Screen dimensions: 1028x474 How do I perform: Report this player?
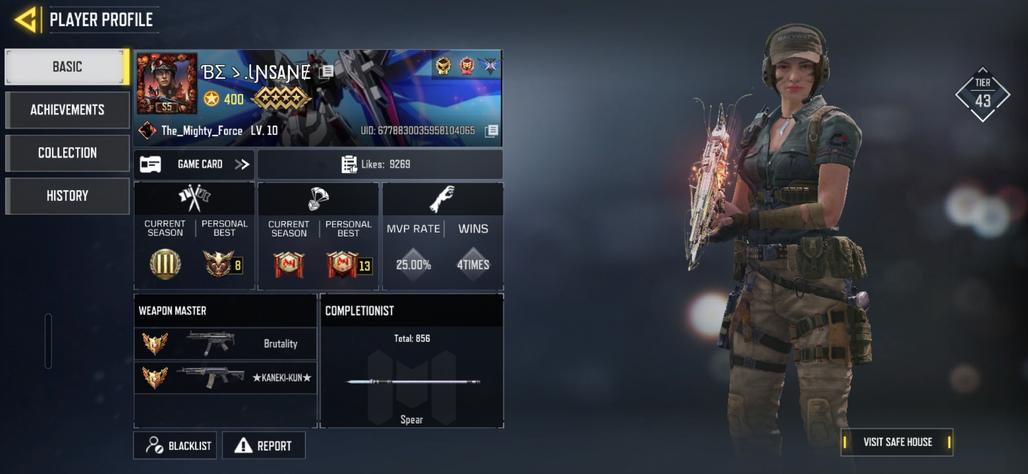pyautogui.click(x=263, y=446)
